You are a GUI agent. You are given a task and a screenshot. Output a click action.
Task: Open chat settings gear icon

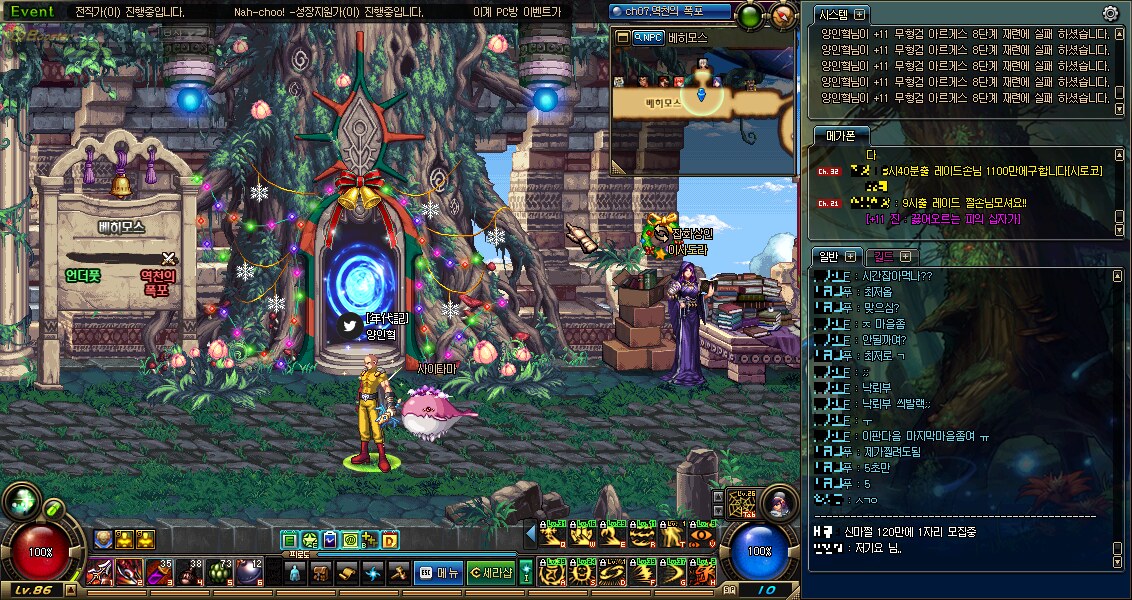[1110, 13]
